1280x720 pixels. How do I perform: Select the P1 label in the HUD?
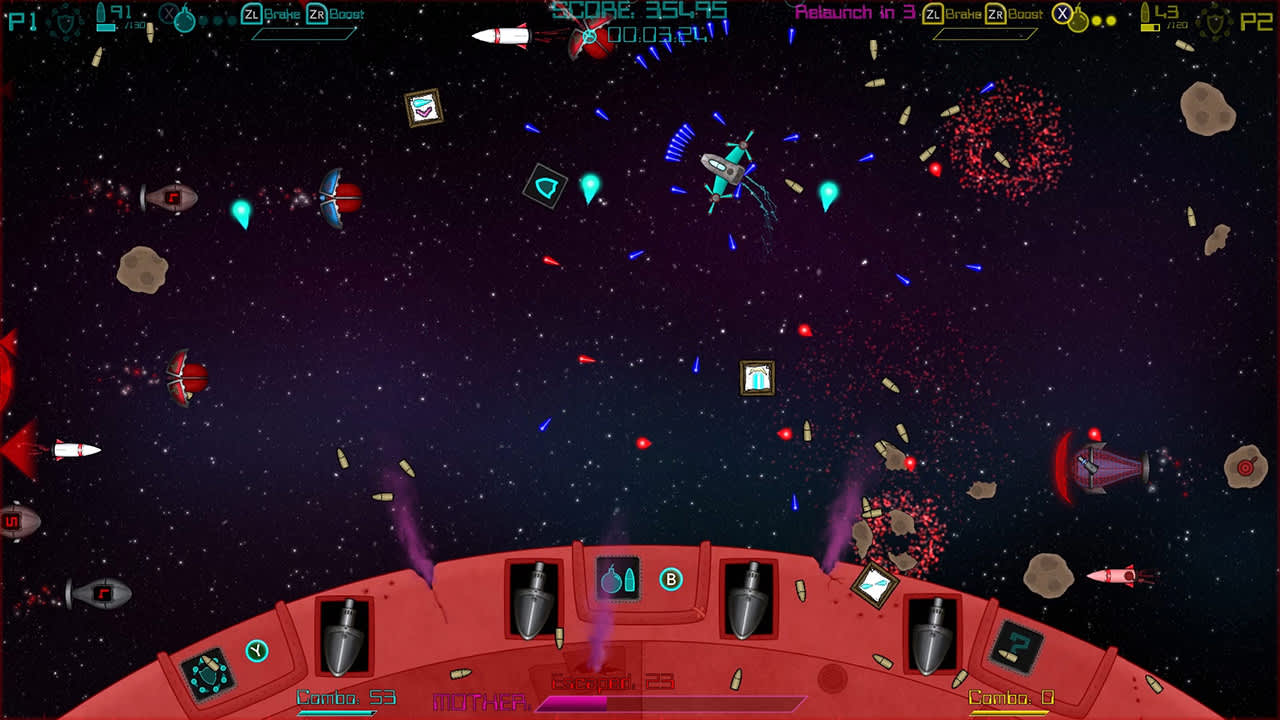coord(22,20)
